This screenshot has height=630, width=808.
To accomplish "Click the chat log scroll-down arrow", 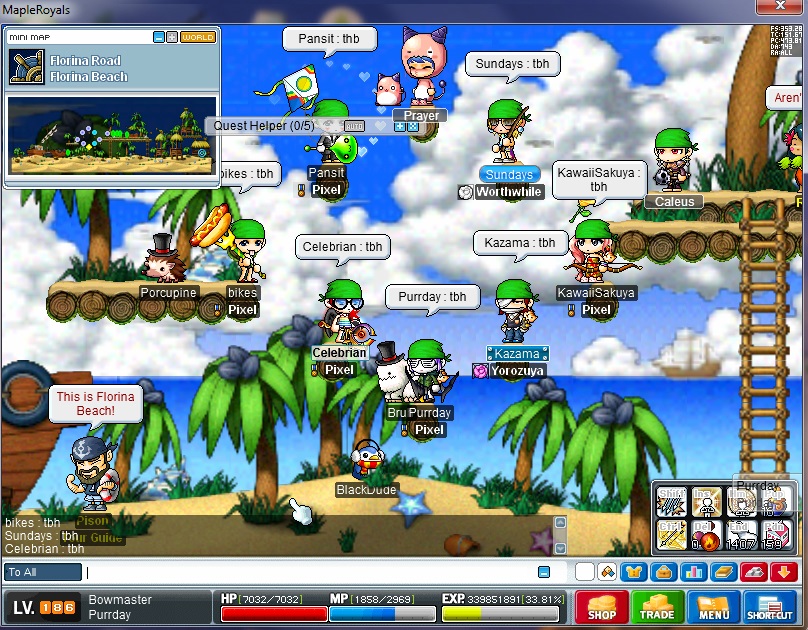I will (x=560, y=549).
